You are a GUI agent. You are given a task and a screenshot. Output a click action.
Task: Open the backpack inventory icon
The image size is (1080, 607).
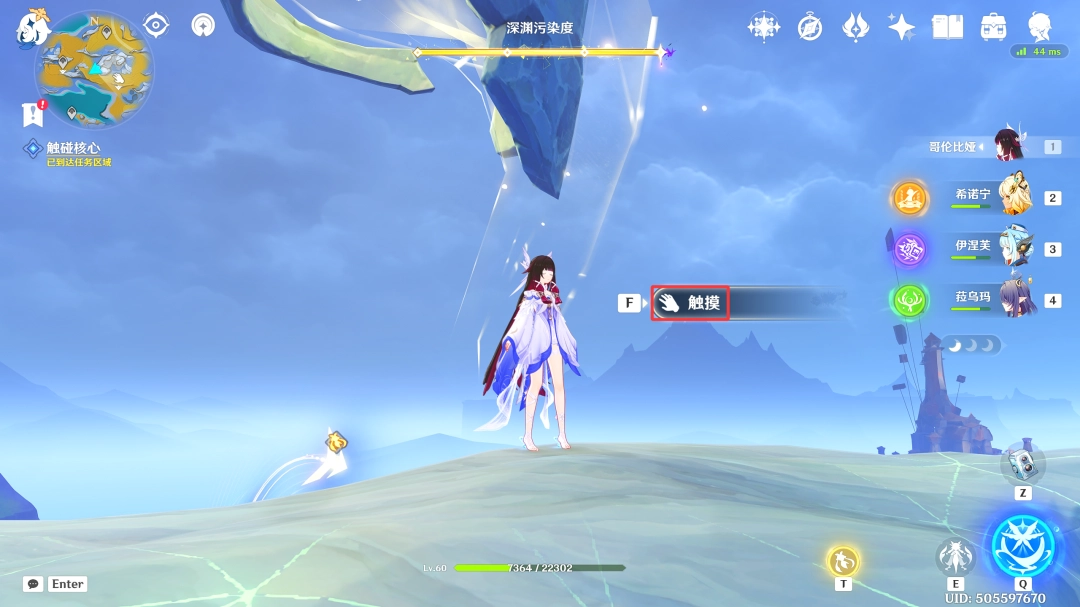(x=993, y=27)
